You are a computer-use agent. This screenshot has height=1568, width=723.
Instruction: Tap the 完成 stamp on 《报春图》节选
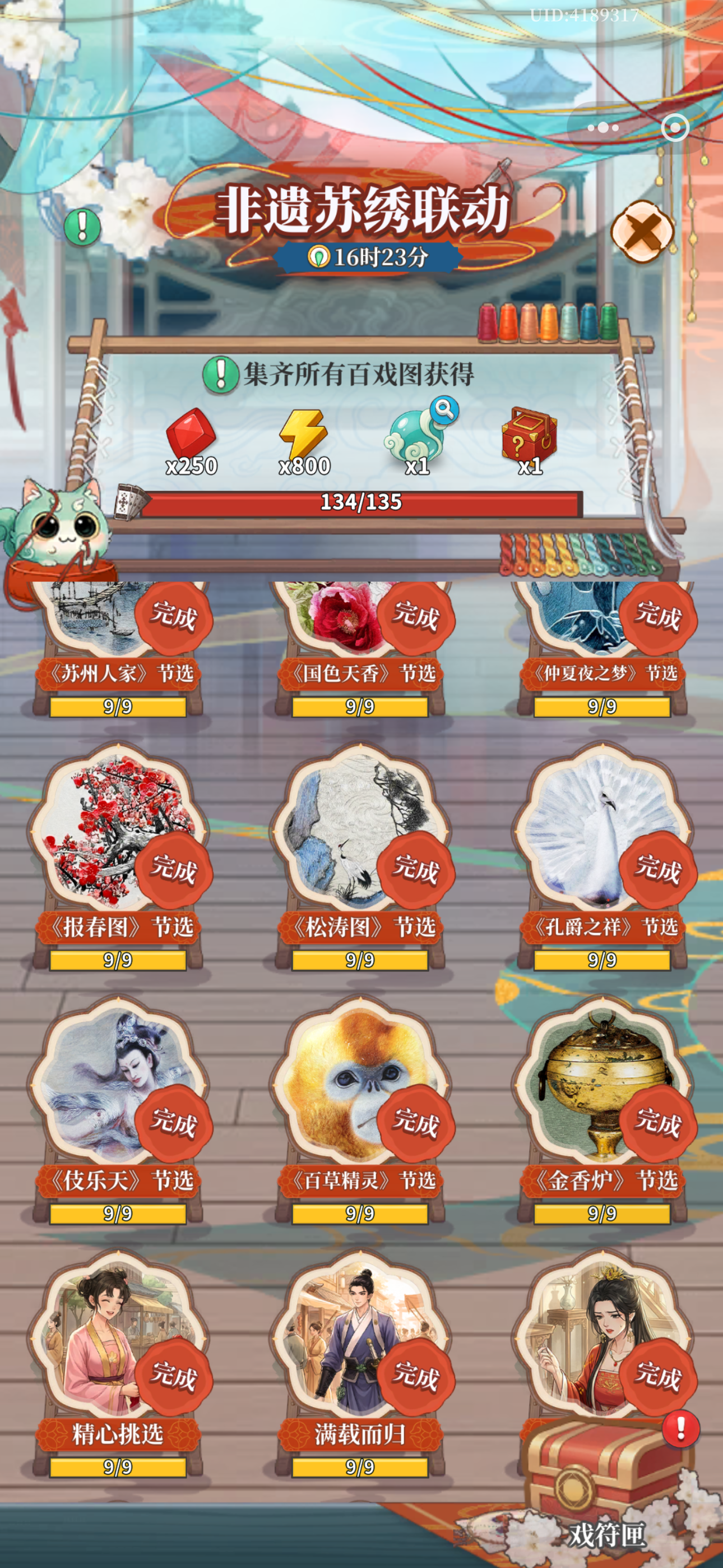(x=175, y=874)
